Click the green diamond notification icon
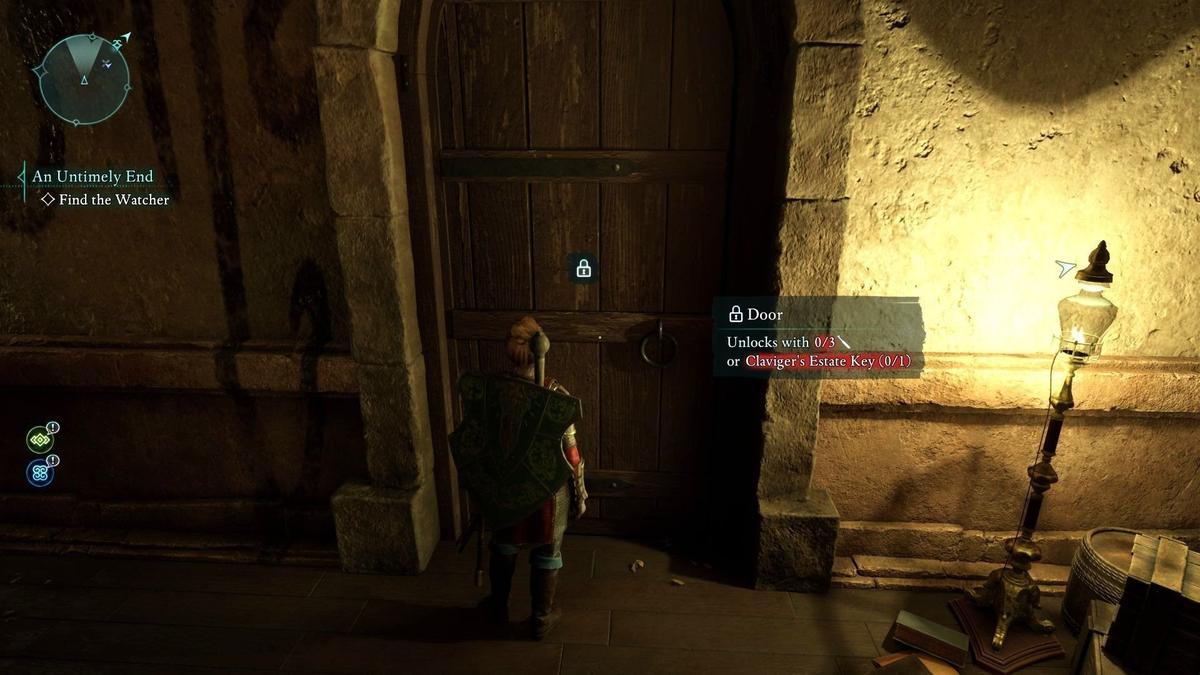The width and height of the screenshot is (1200, 675). pyautogui.click(x=40, y=439)
